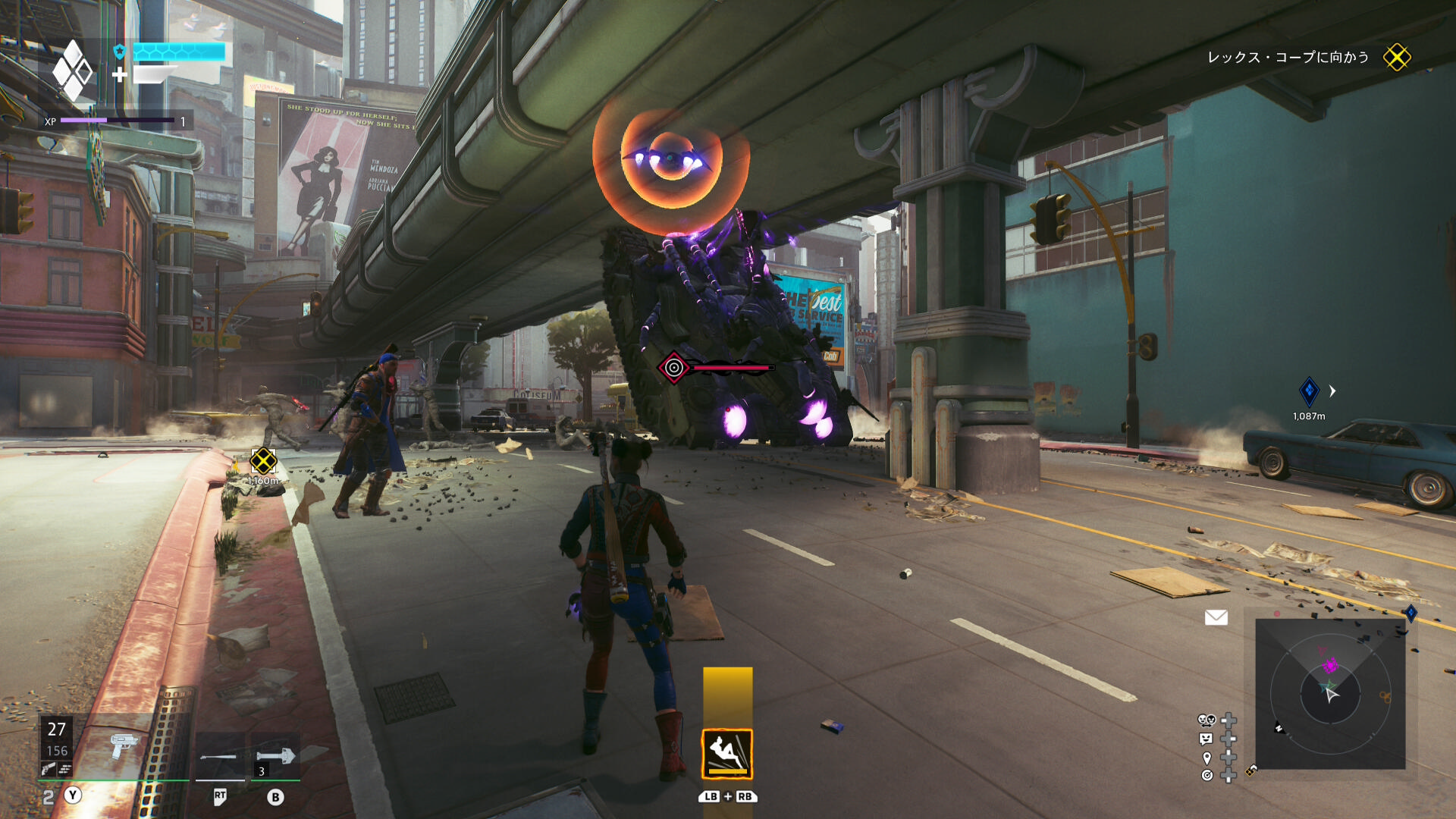This screenshot has height=819, width=1456.
Task: Open the white envelope mail icon
Action: tap(1216, 617)
